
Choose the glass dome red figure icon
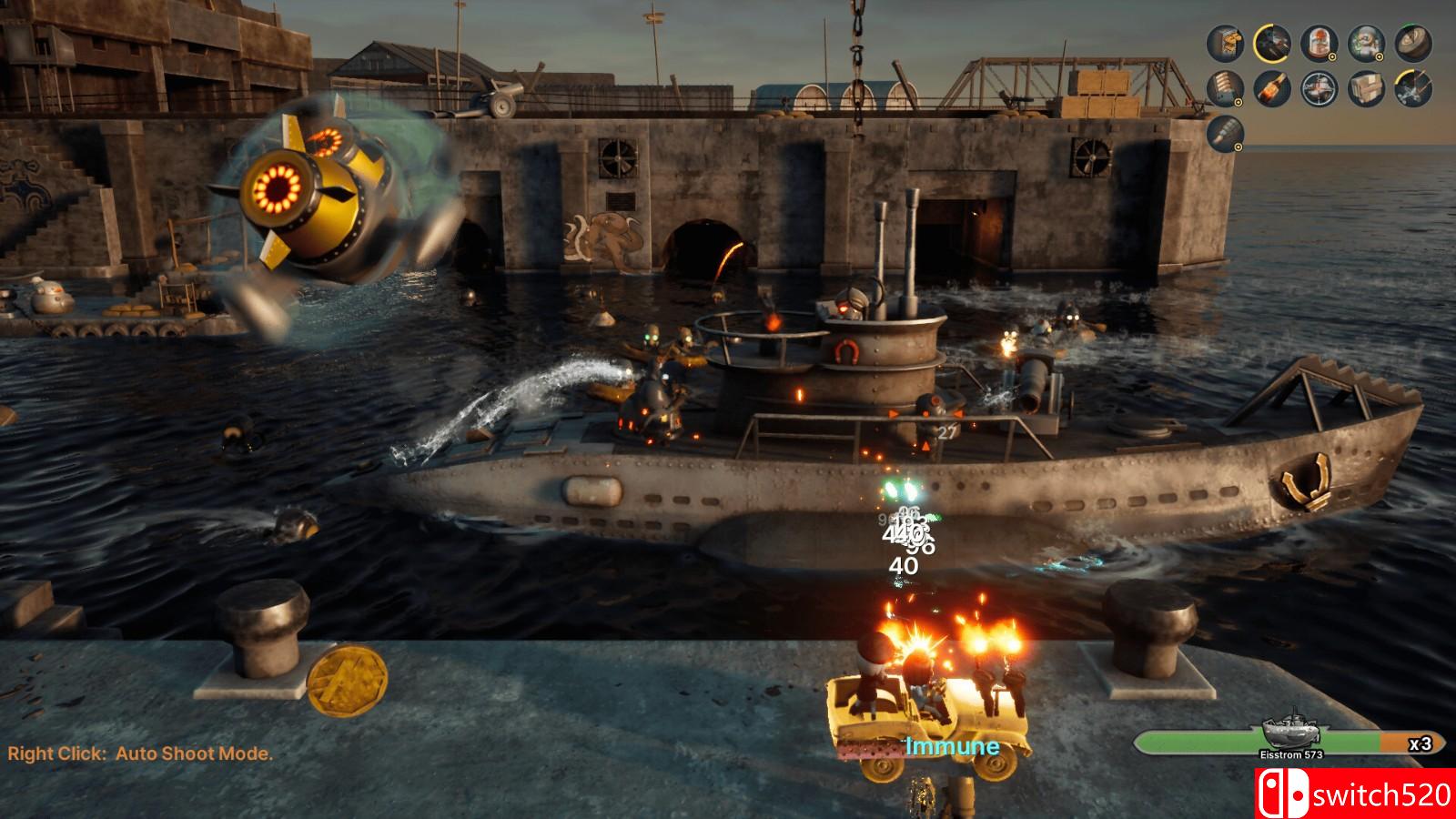1319,43
